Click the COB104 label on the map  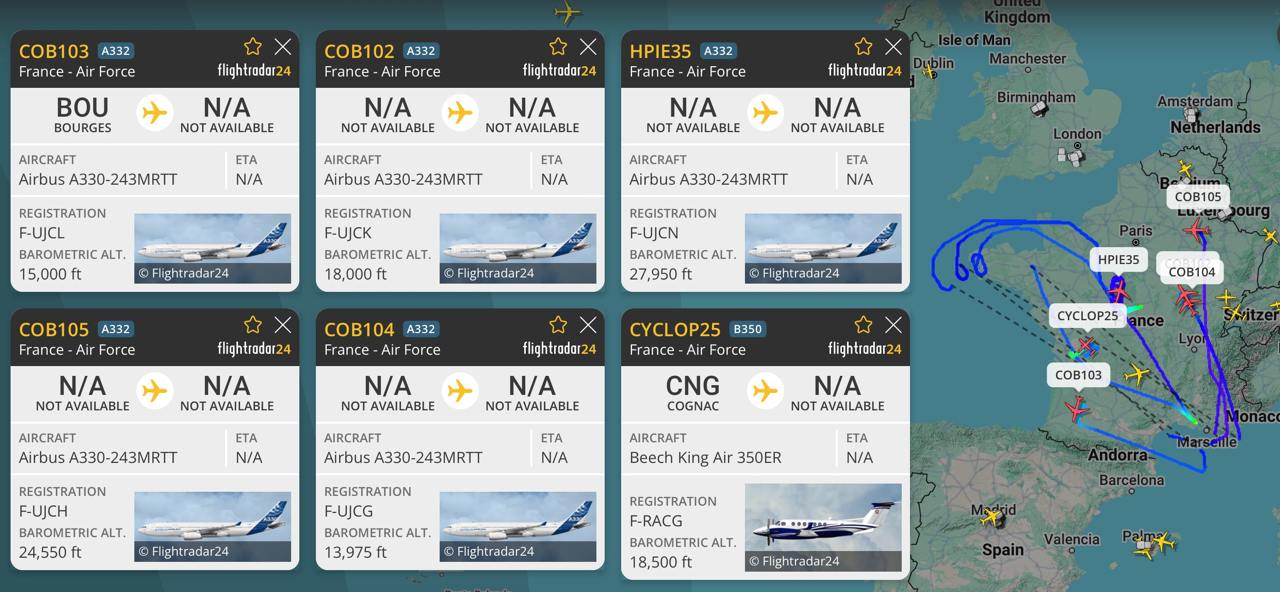1192,272
